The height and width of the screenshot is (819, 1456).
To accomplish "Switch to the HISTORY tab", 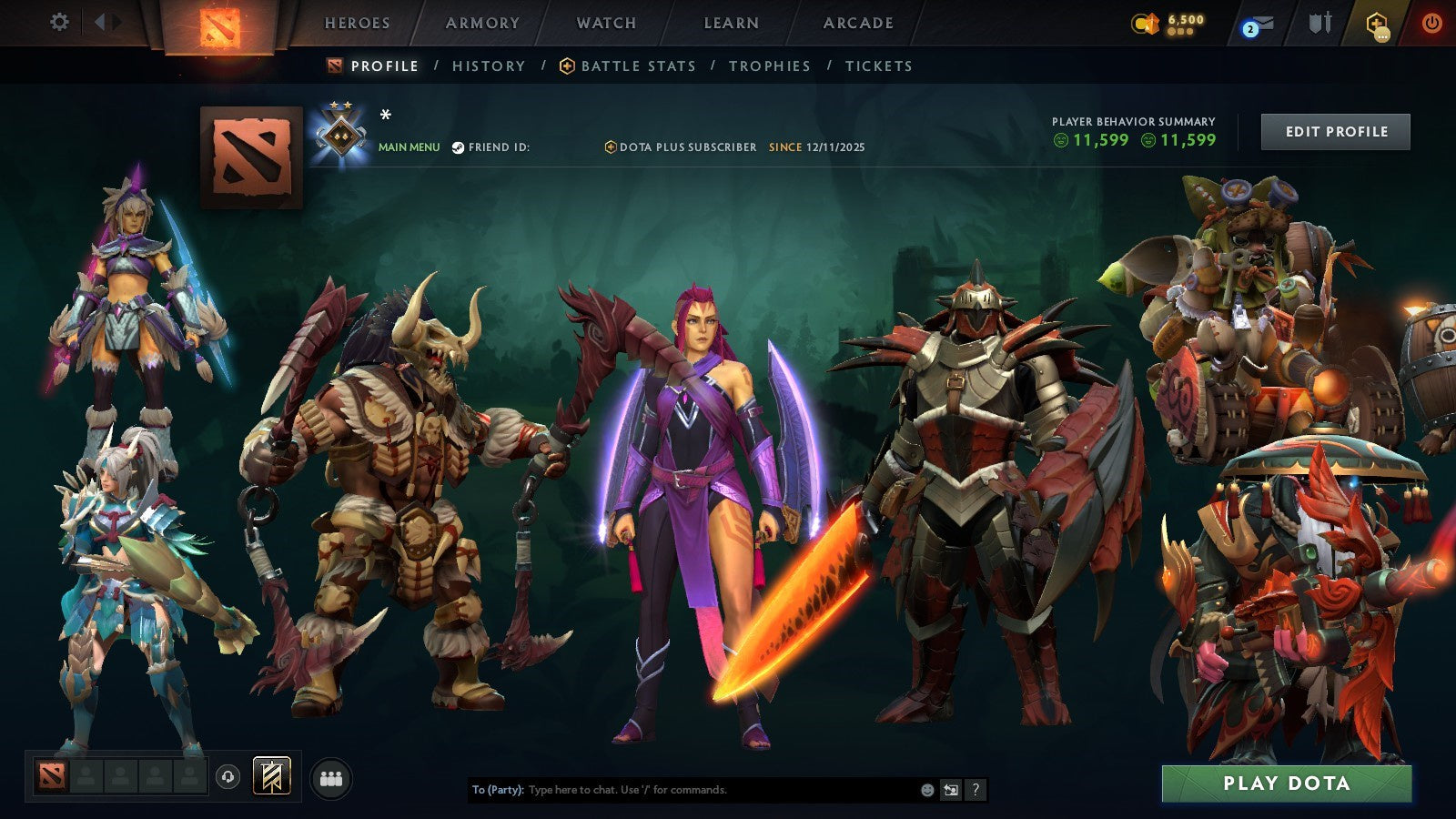I will tap(489, 66).
